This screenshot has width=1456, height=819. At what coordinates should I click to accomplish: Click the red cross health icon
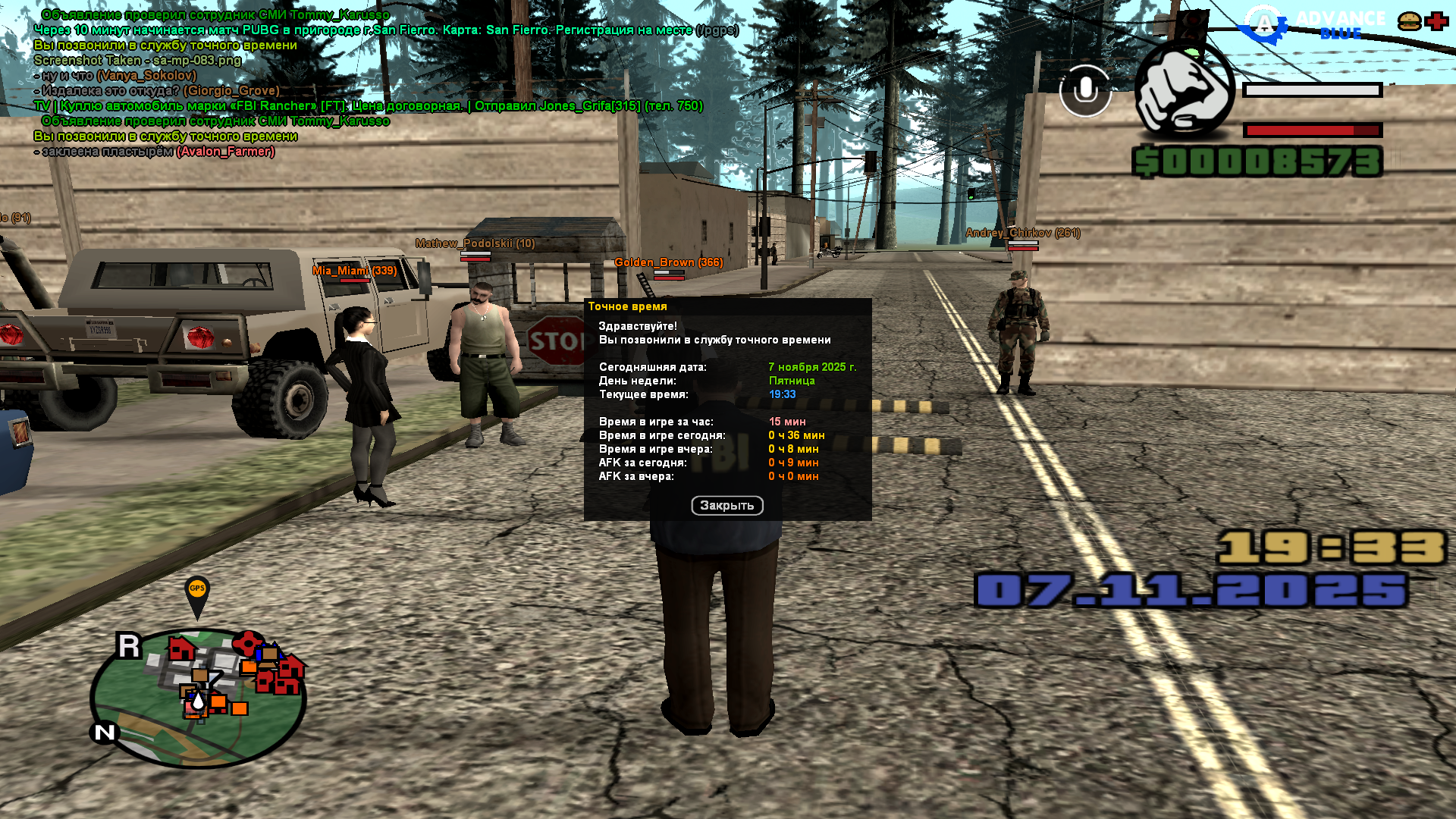click(x=1436, y=21)
